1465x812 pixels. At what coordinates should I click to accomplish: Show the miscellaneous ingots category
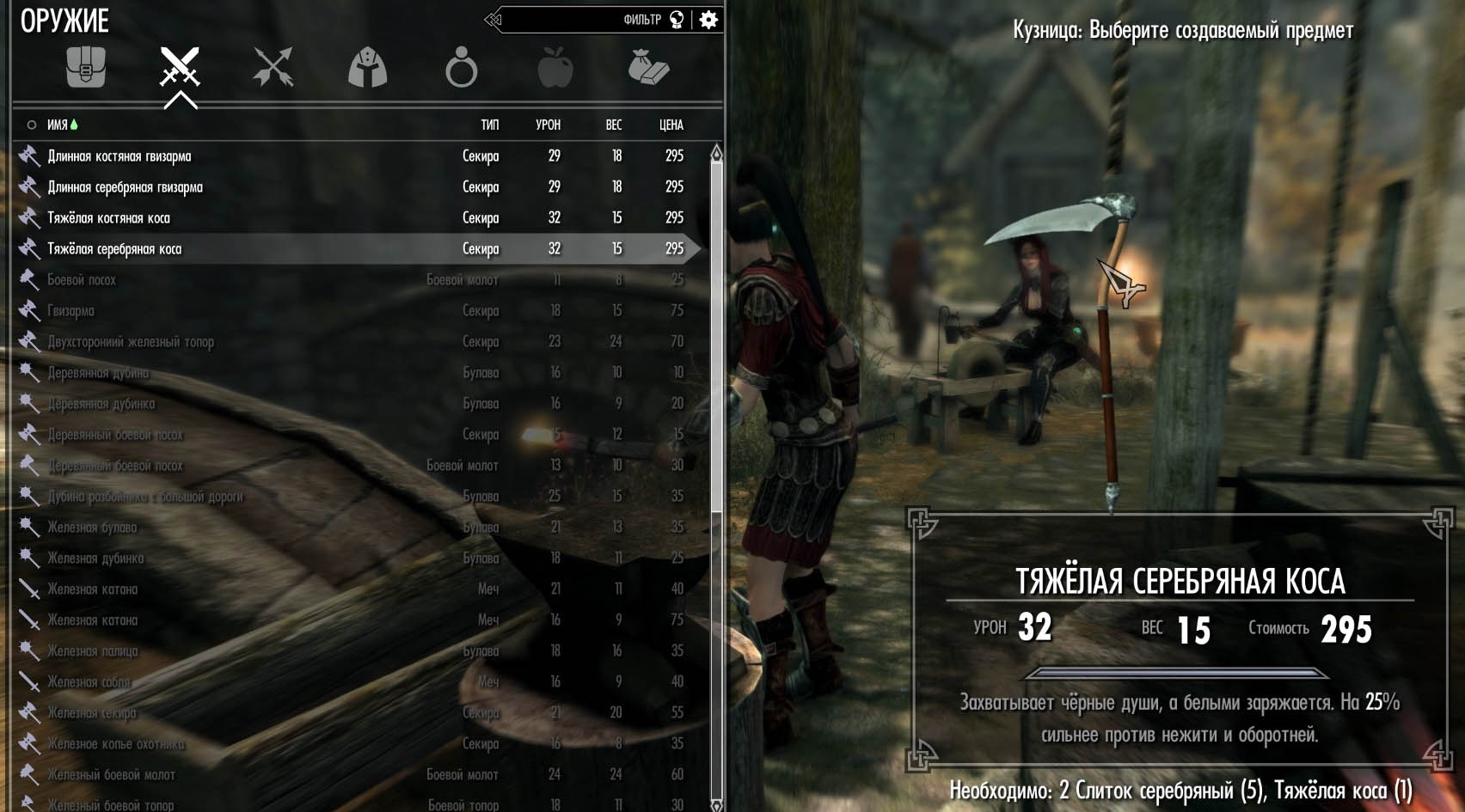click(648, 67)
